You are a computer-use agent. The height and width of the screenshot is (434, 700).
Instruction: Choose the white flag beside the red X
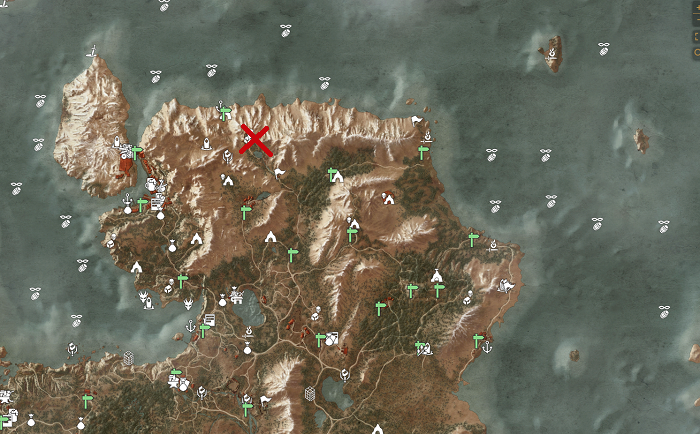coord(280,172)
